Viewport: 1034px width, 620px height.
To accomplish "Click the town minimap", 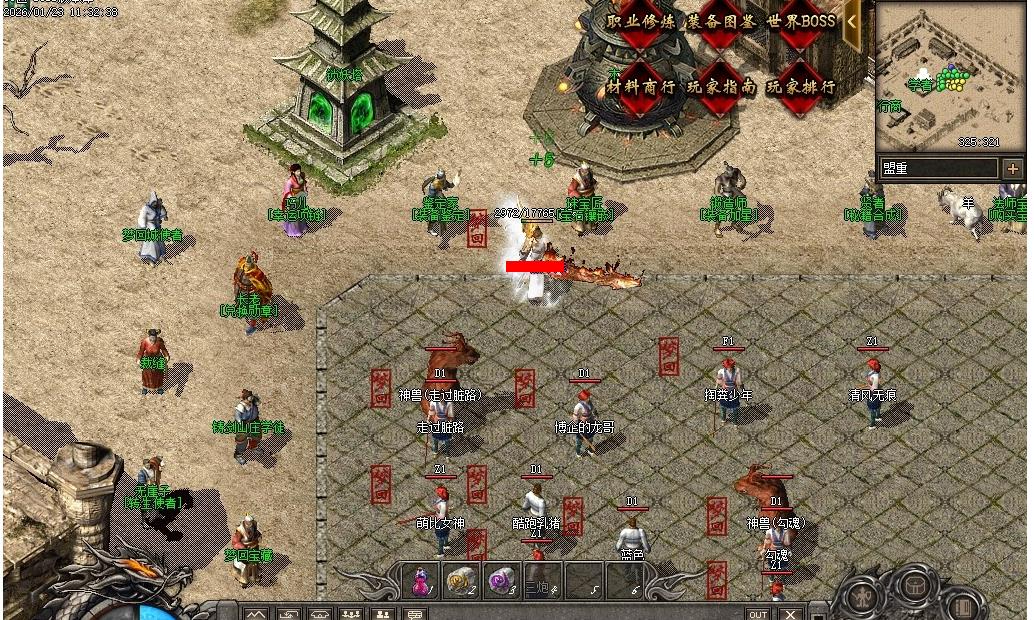I will (949, 75).
